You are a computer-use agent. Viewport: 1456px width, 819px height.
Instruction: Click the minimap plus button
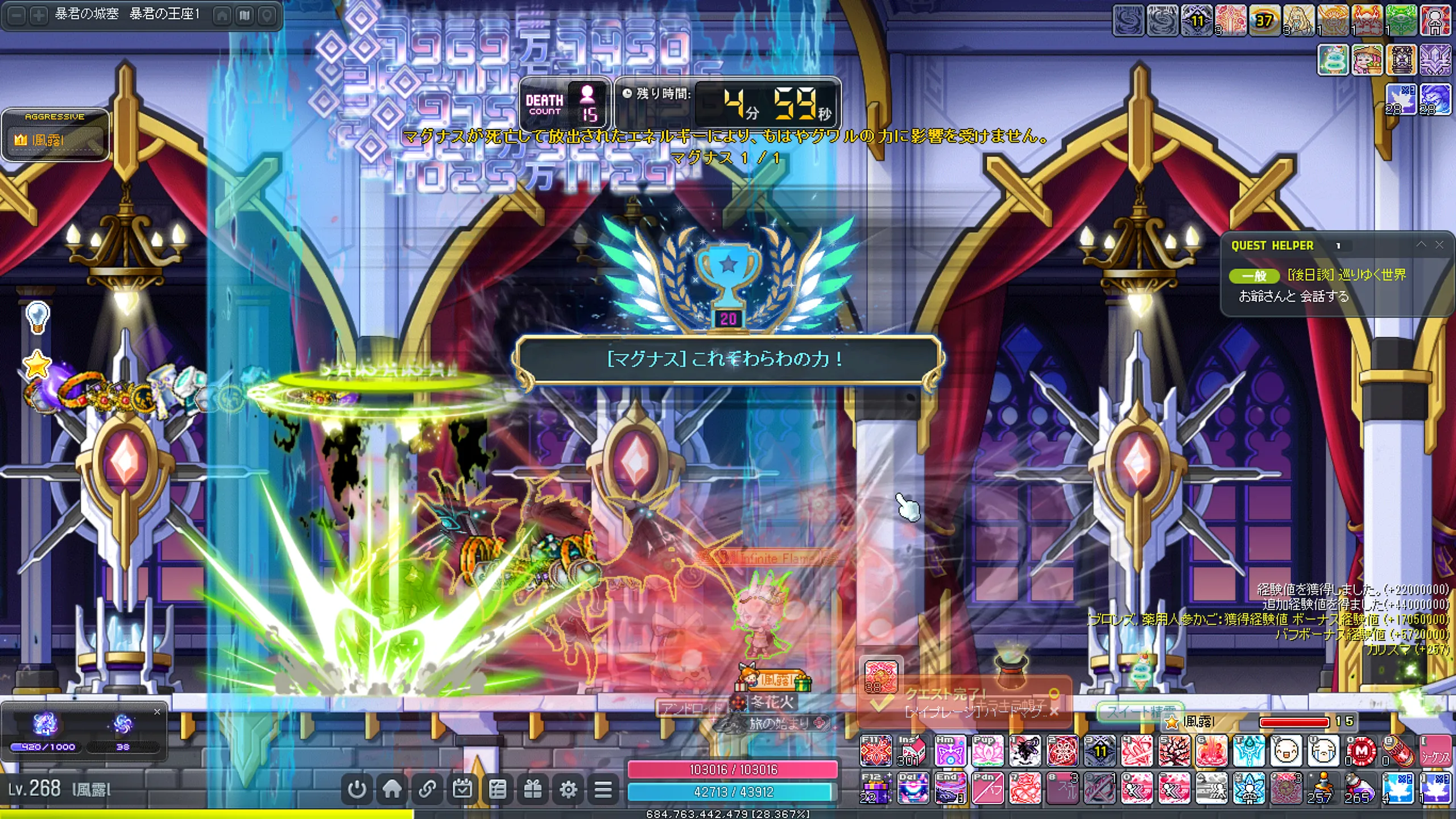[38, 15]
